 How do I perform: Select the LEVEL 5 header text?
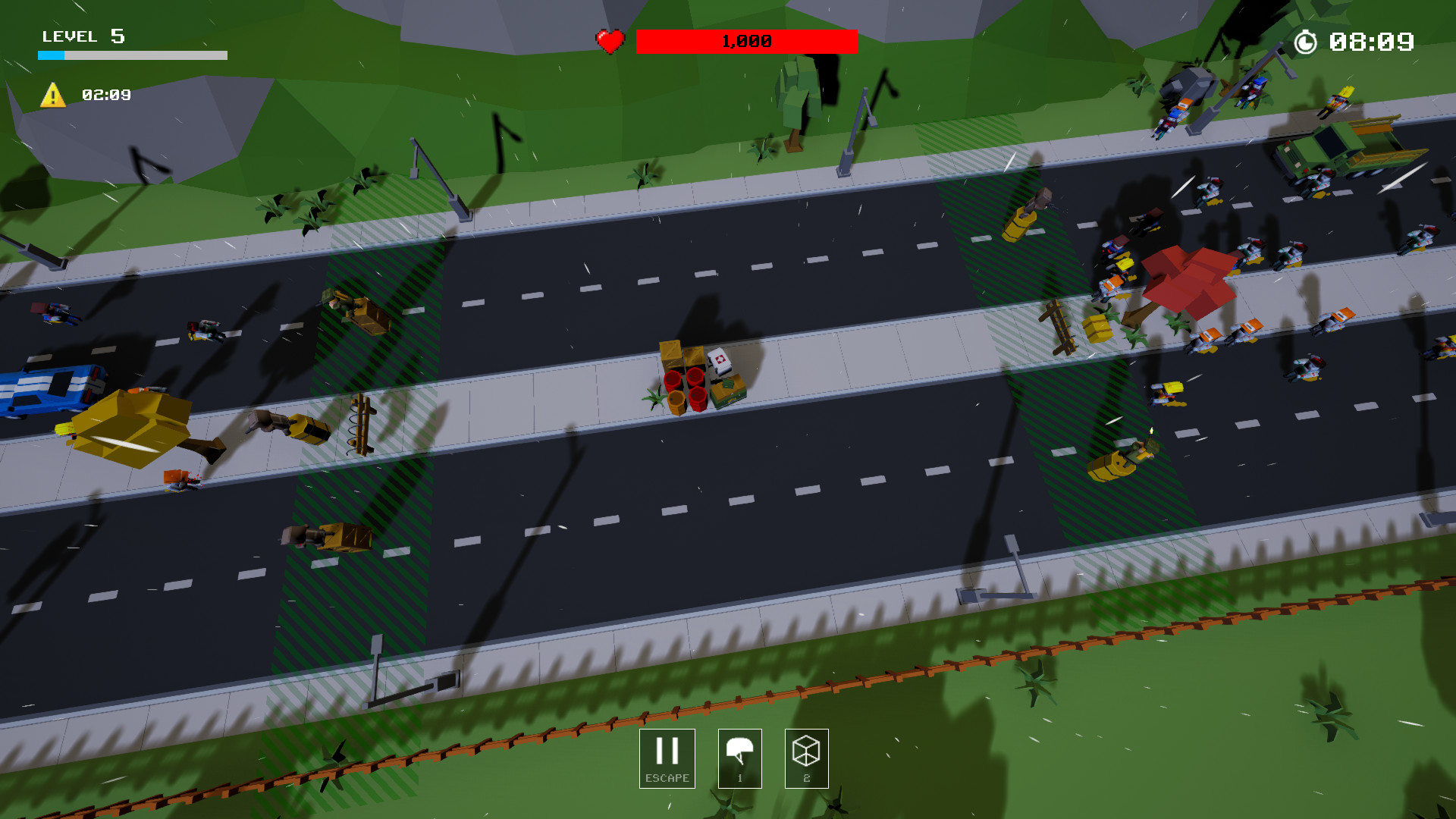83,36
